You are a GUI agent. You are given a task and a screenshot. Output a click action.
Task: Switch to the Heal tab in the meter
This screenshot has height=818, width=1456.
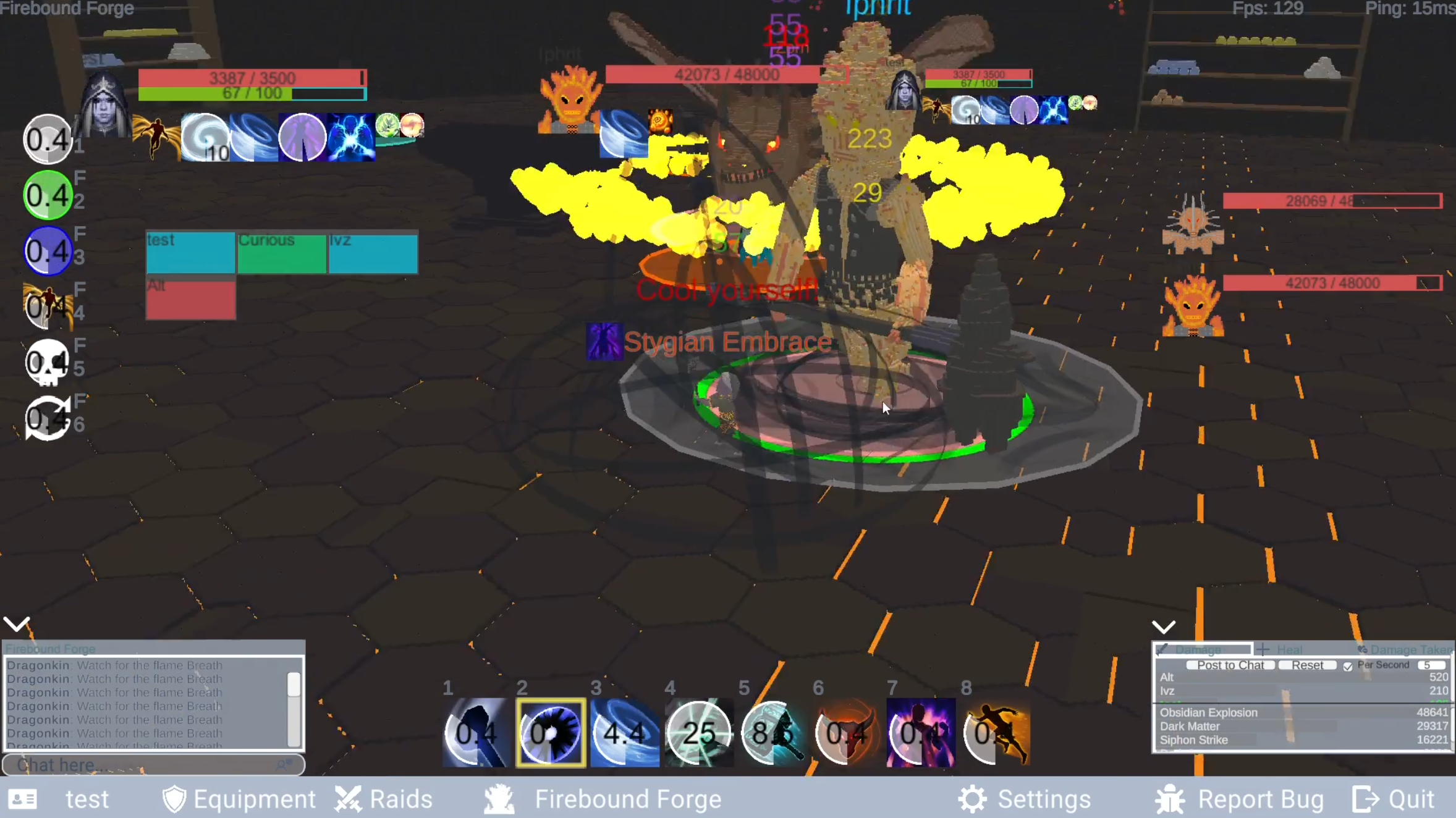(x=1282, y=649)
